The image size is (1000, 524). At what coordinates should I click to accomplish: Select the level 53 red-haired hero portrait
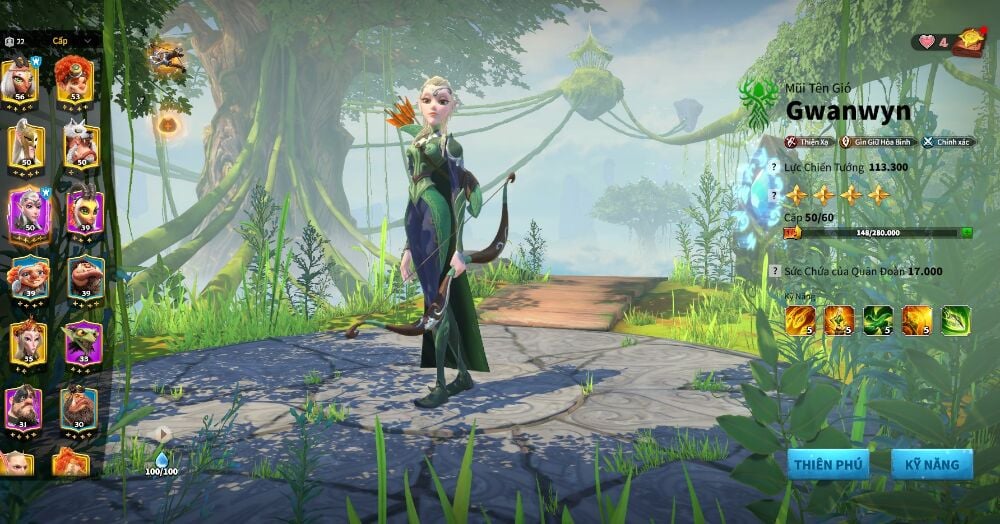click(74, 80)
